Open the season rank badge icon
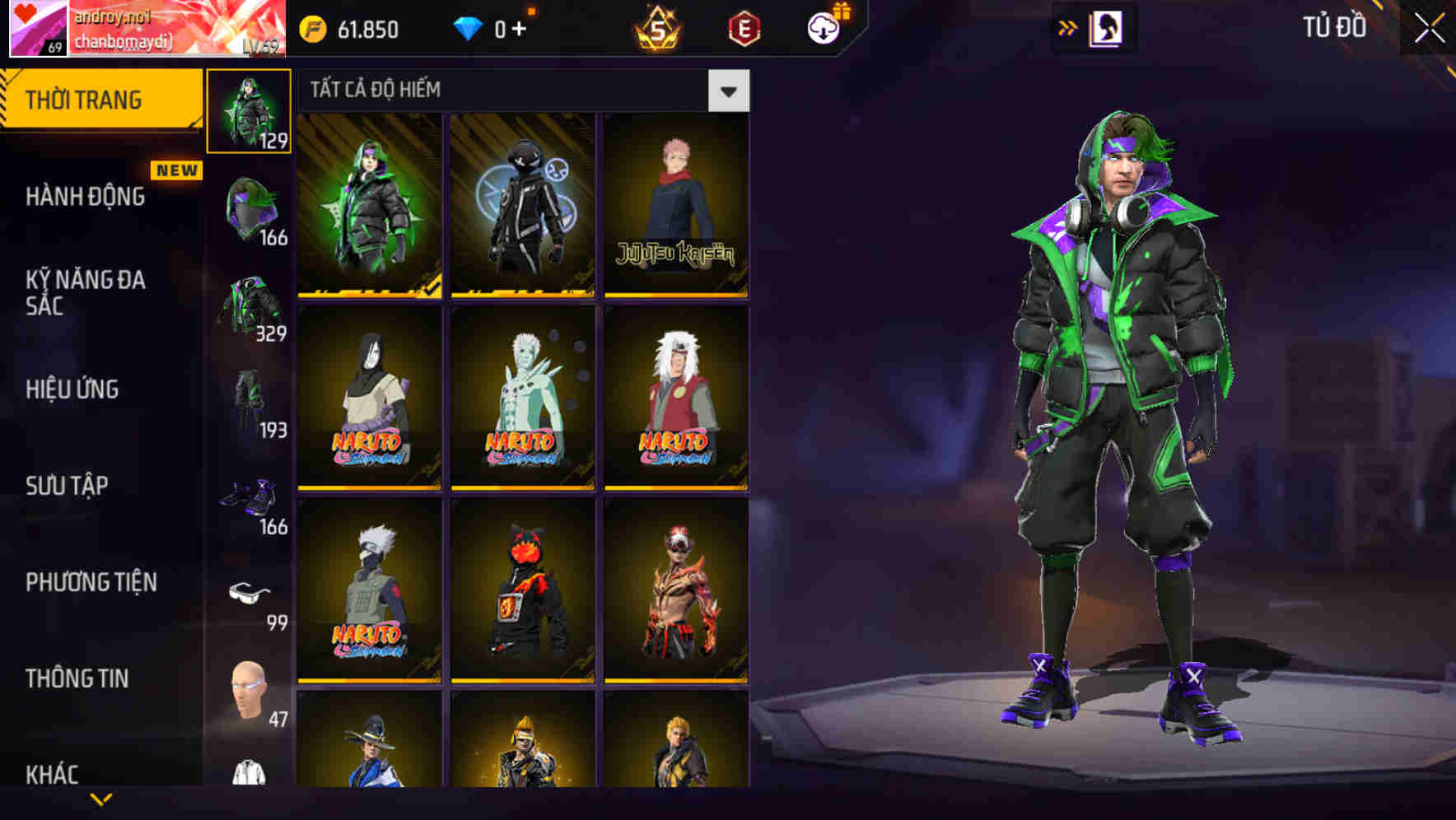 [659, 27]
